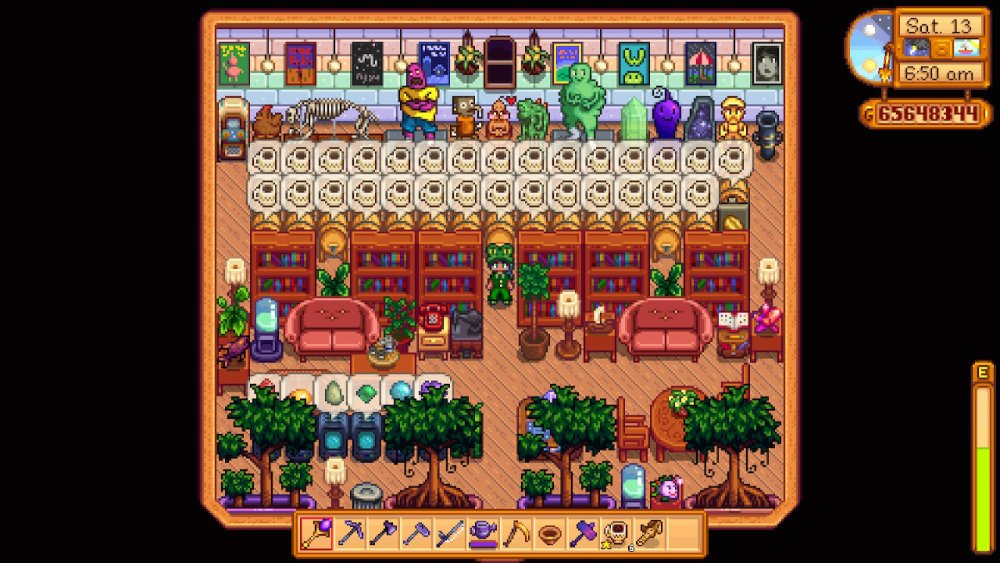Viewport: 1000px width, 563px height.
Task: Select the golden scythe slot
Action: [x=515, y=534]
